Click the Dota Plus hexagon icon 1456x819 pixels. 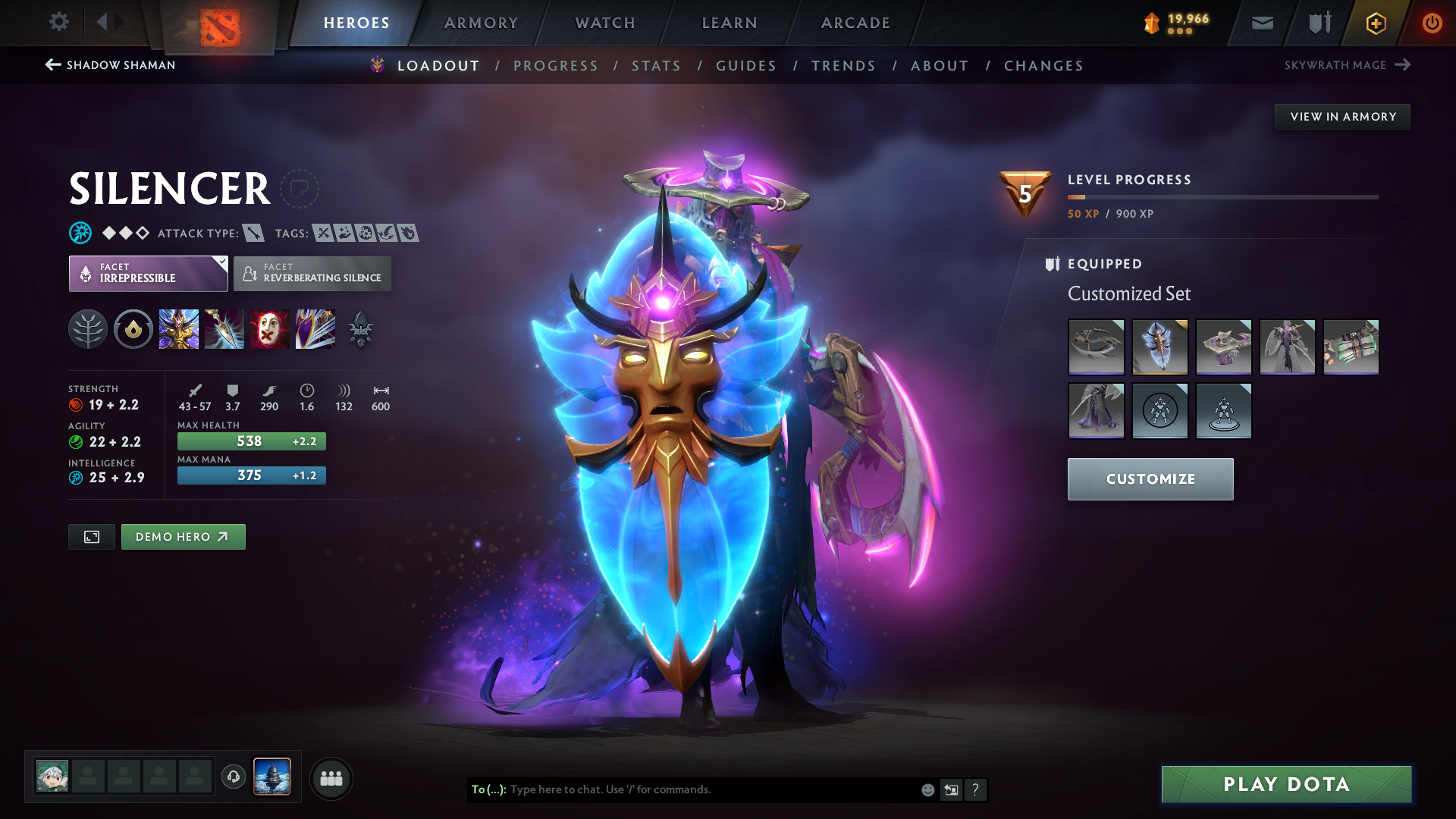pyautogui.click(x=1375, y=23)
